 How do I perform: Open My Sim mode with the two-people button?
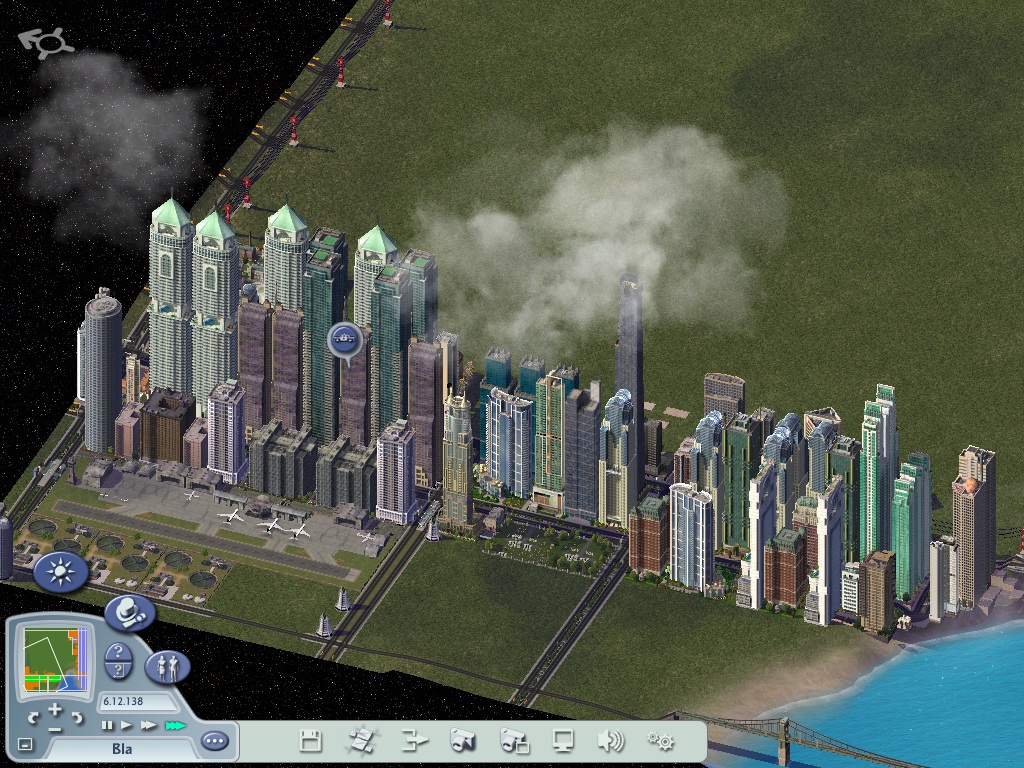point(167,666)
